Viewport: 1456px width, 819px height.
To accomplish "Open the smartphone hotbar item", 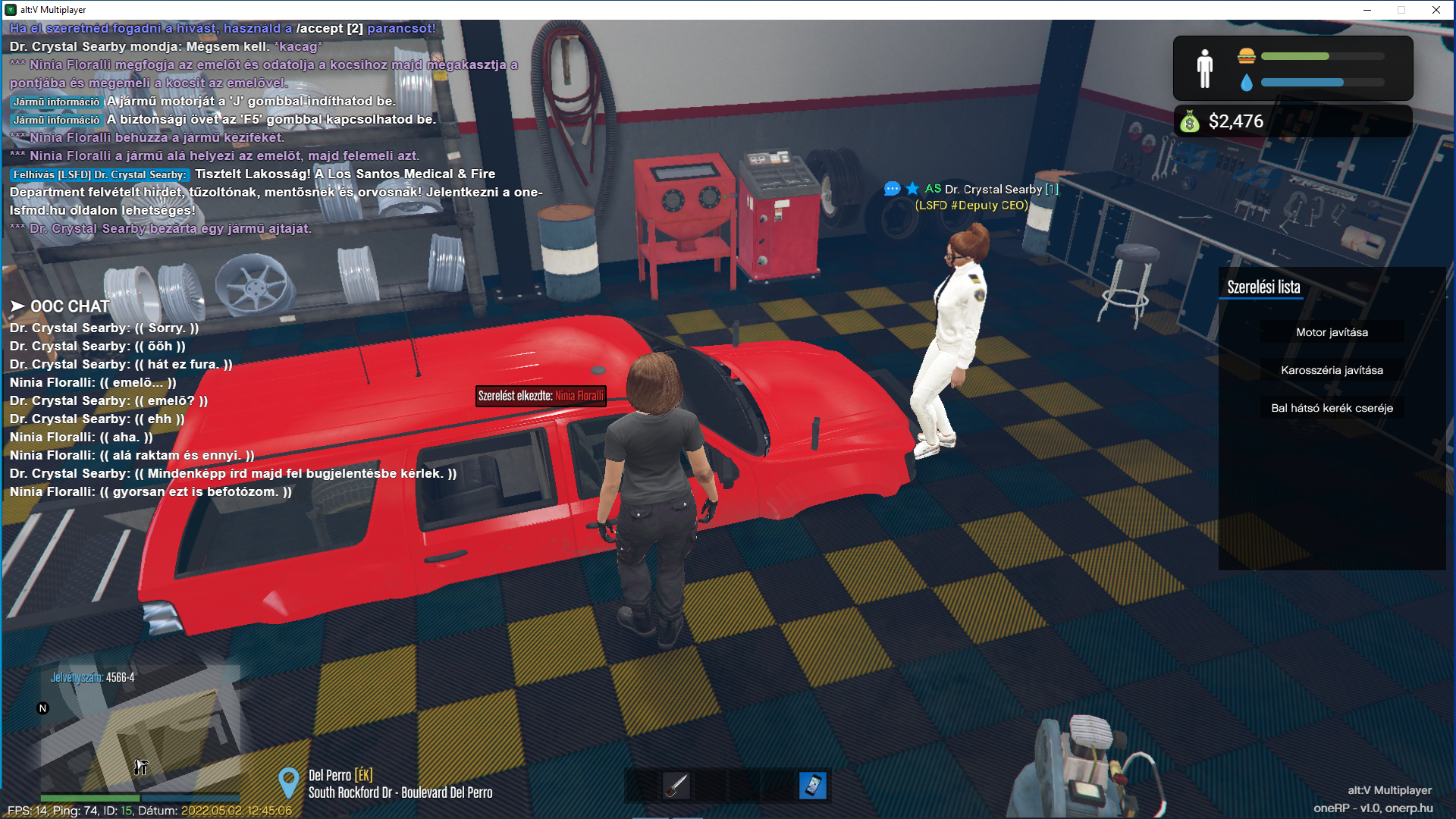I will pos(812,786).
